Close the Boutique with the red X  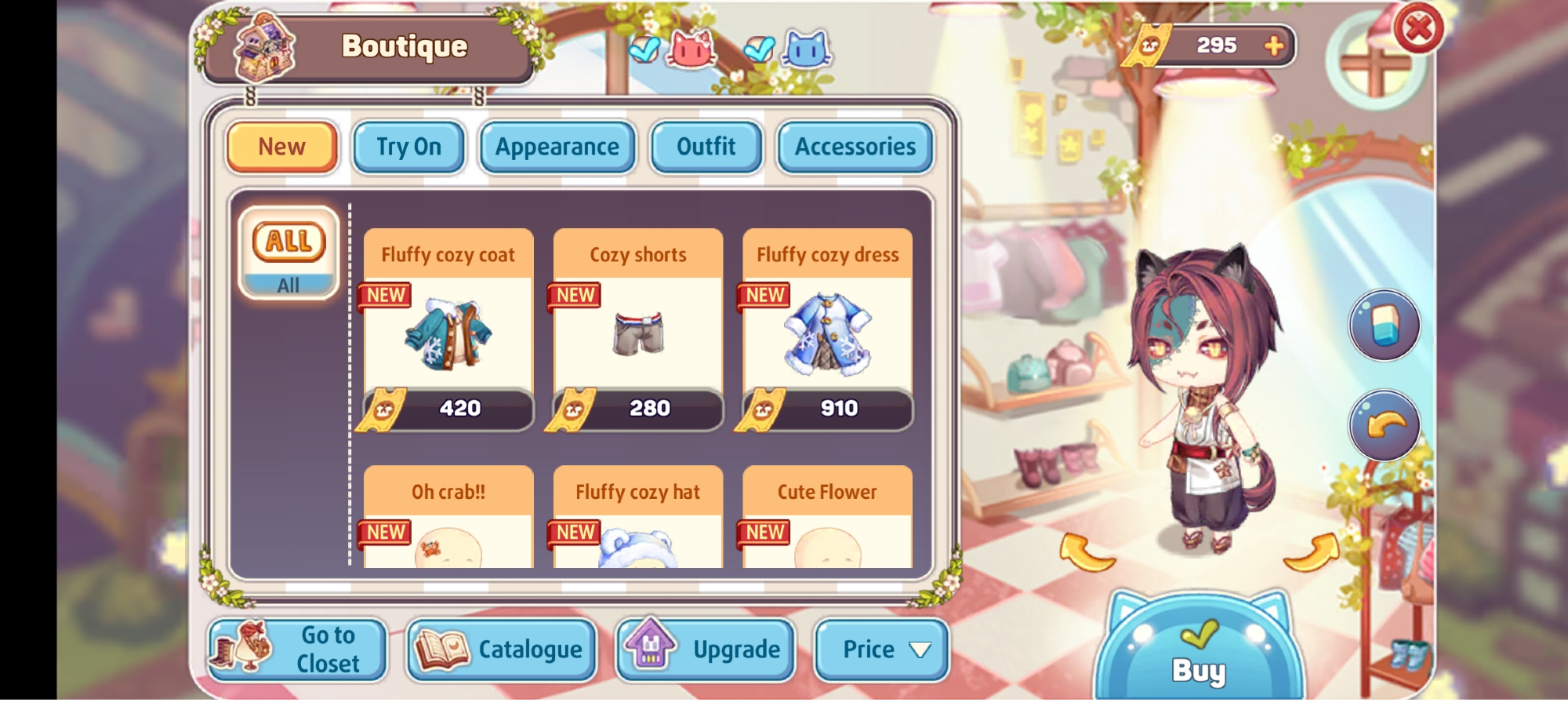click(1418, 30)
